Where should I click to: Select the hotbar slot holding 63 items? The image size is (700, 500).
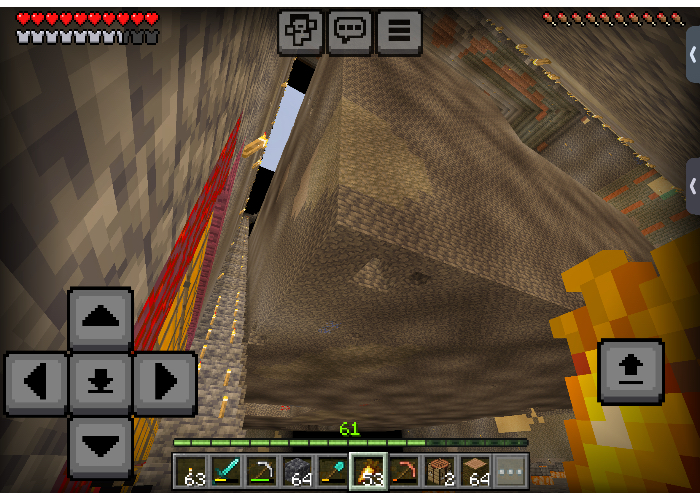pyautogui.click(x=191, y=471)
